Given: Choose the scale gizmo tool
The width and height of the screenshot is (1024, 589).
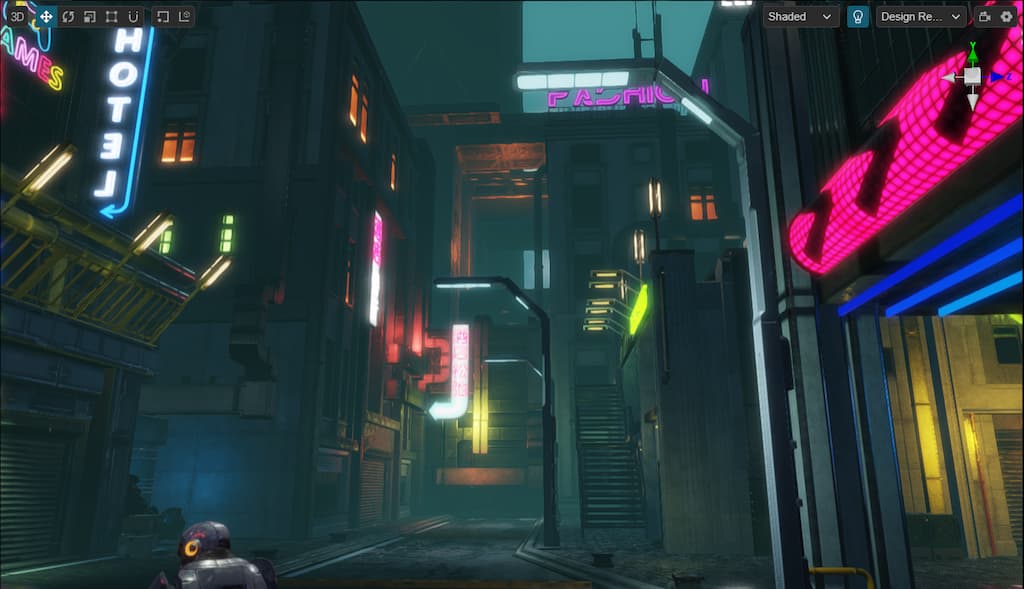Looking at the screenshot, I should pyautogui.click(x=89, y=16).
